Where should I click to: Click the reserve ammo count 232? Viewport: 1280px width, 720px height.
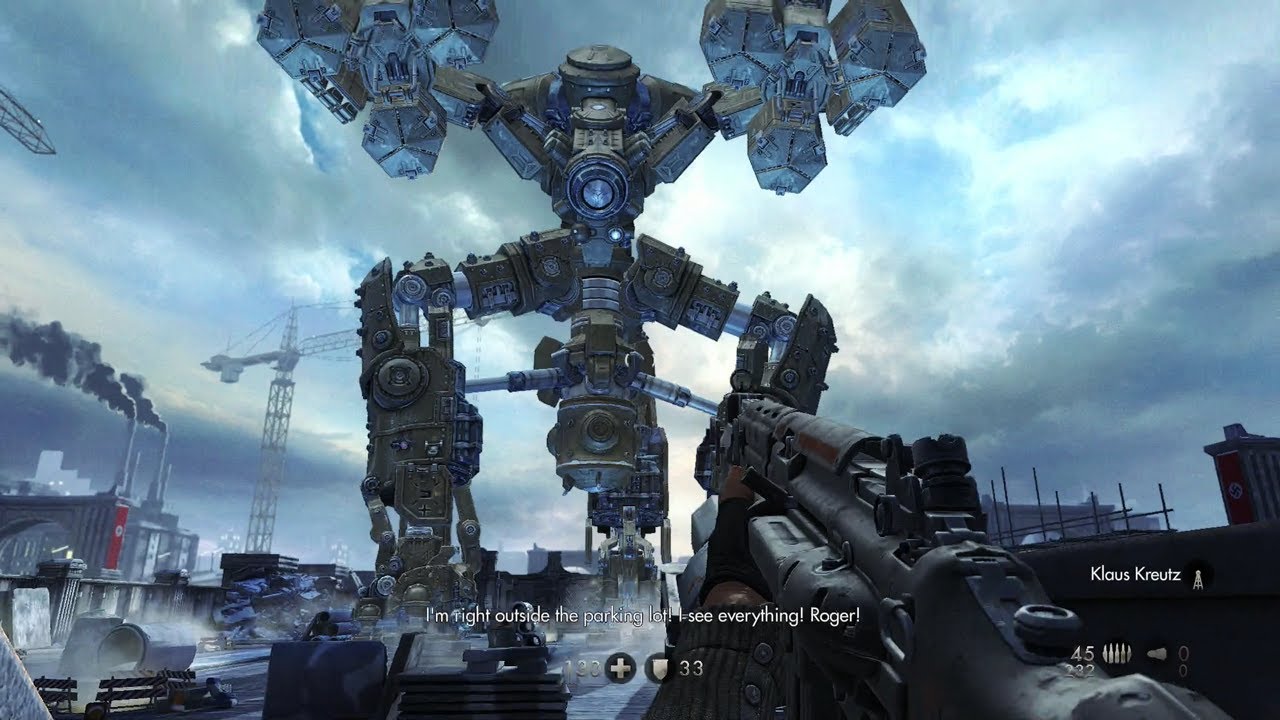tap(1080, 670)
